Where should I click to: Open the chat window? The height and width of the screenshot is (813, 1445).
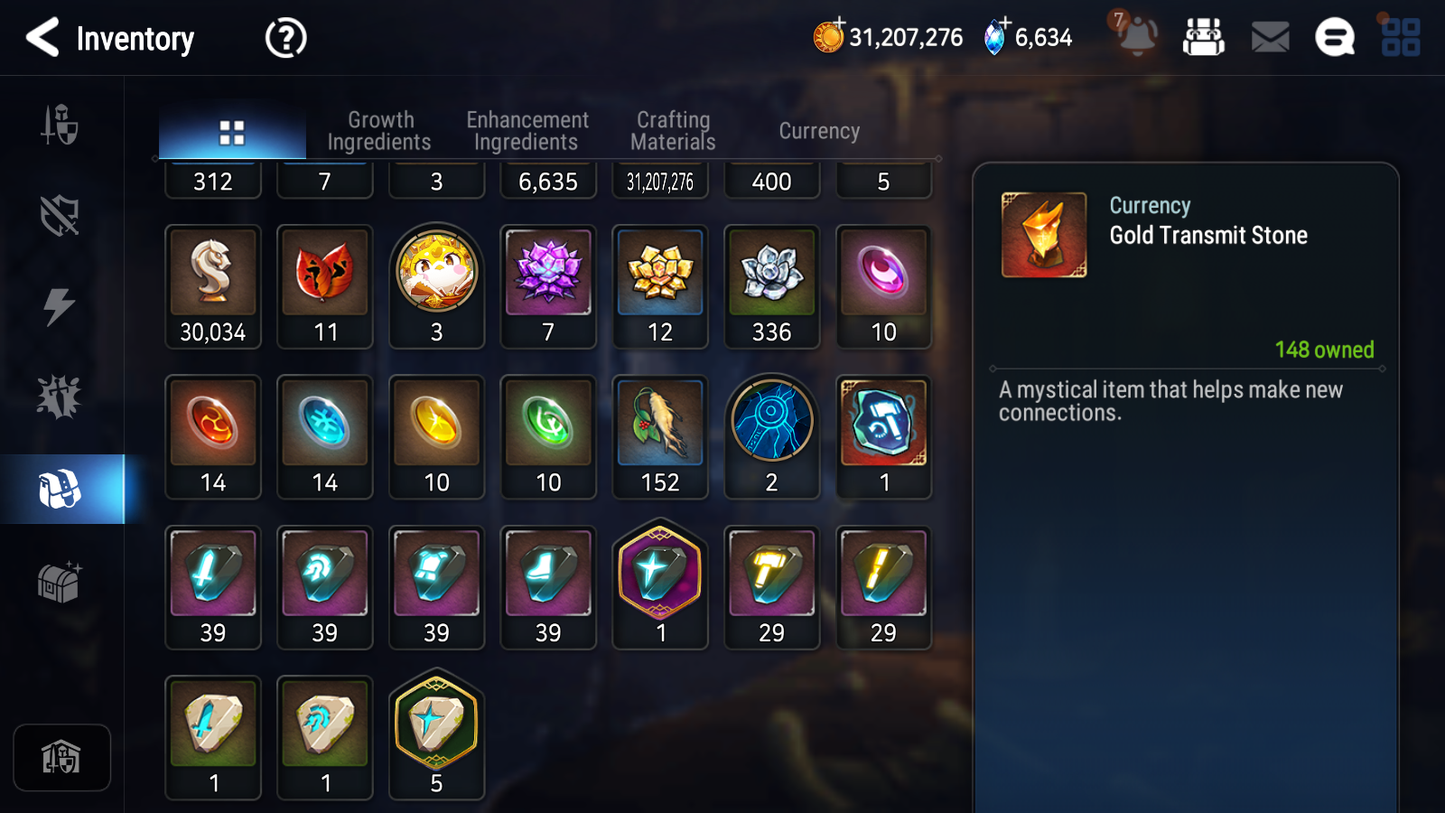1335,37
